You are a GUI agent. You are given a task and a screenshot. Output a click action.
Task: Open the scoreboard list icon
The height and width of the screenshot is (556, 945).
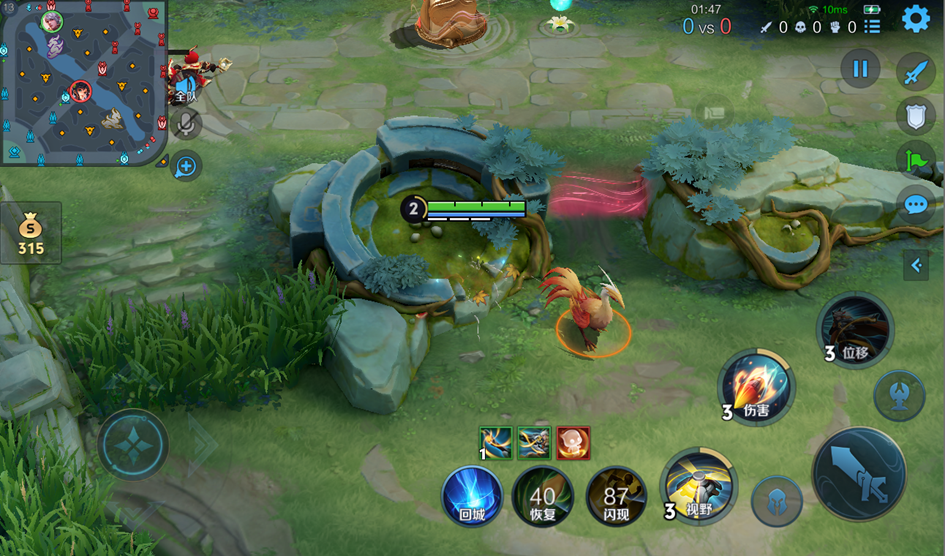pyautogui.click(x=872, y=27)
